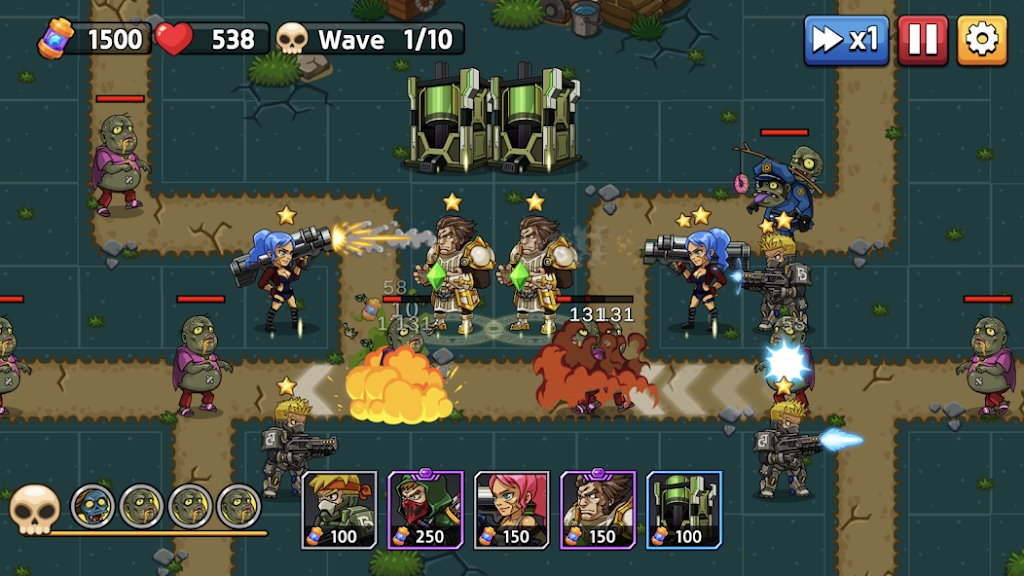Choose the green machine turret card
1024x576 pixels.
(684, 510)
